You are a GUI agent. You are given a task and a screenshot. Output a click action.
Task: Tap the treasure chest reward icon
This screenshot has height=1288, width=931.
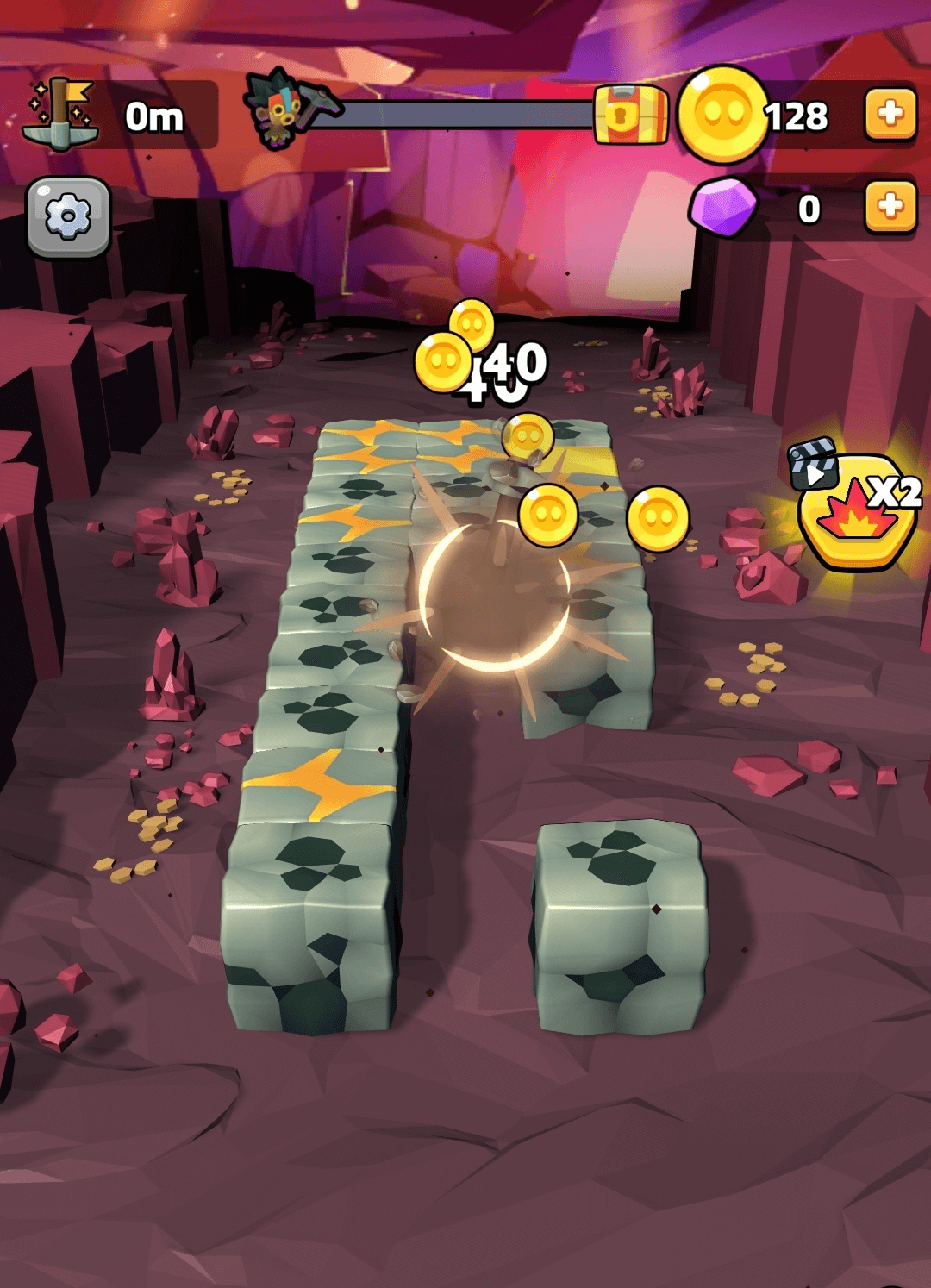(630, 115)
